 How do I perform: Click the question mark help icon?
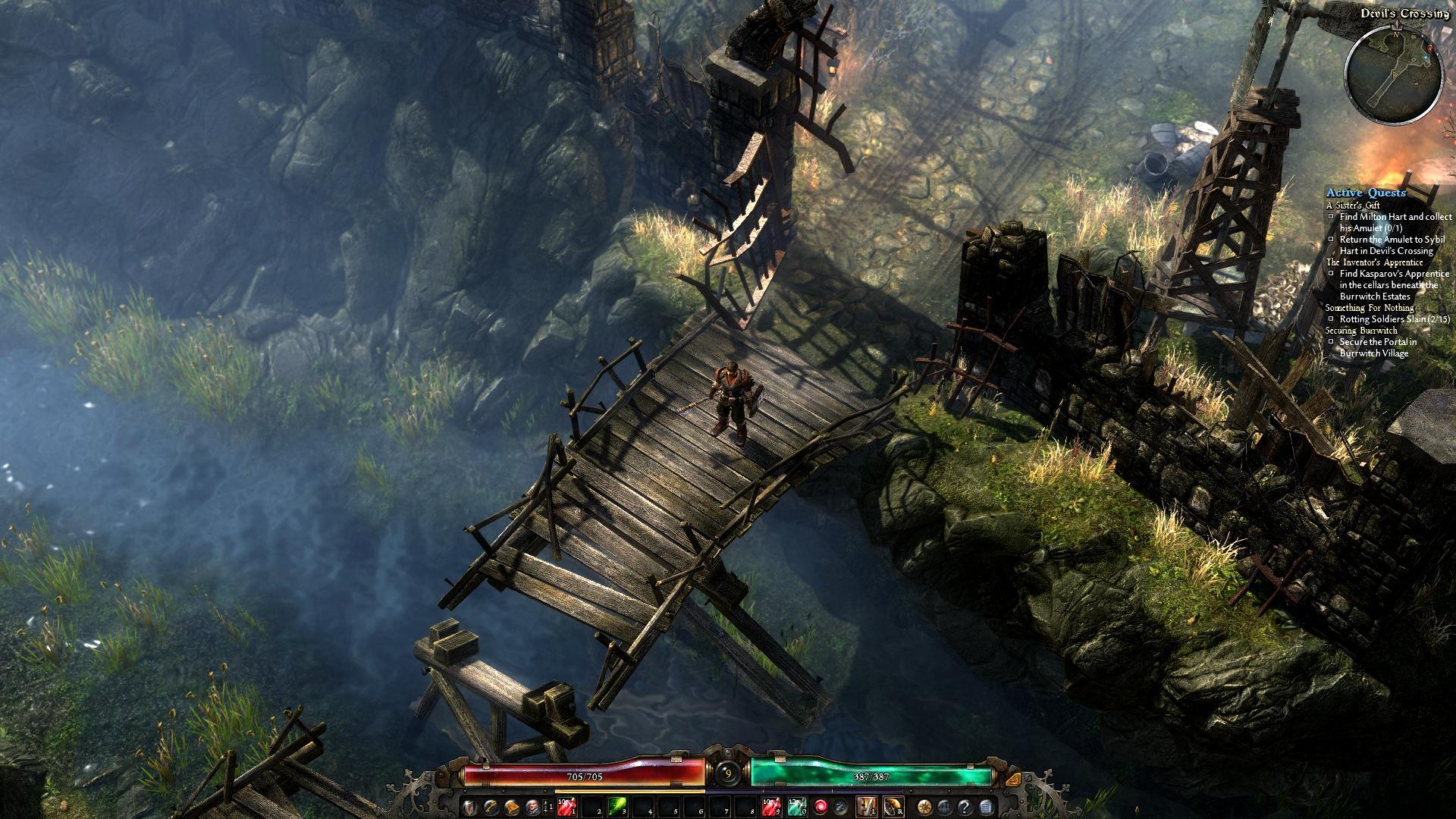coord(965,808)
